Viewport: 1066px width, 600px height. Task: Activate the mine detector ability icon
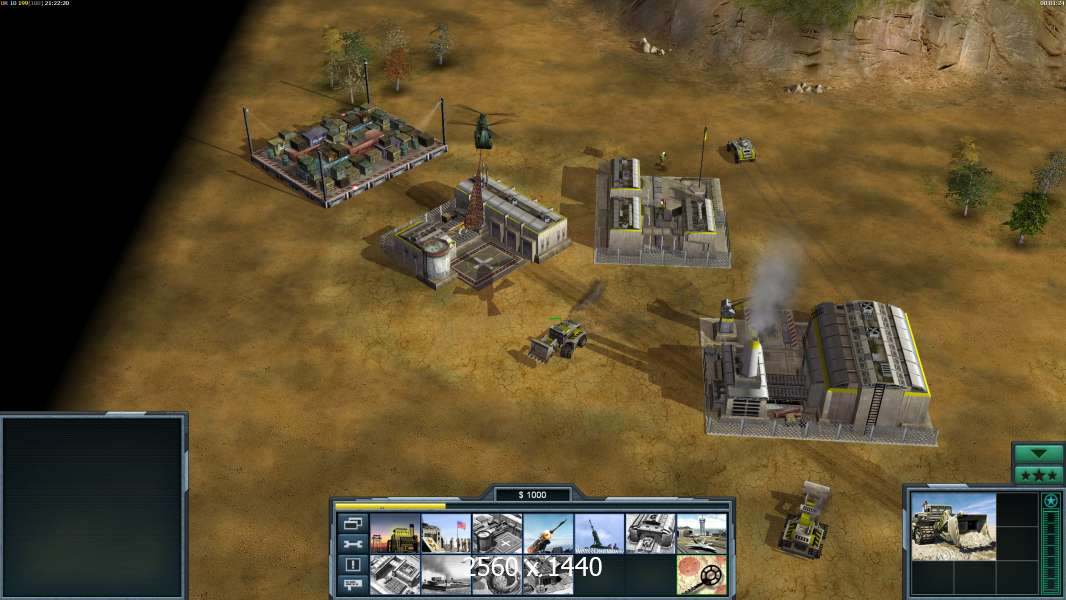pos(701,574)
